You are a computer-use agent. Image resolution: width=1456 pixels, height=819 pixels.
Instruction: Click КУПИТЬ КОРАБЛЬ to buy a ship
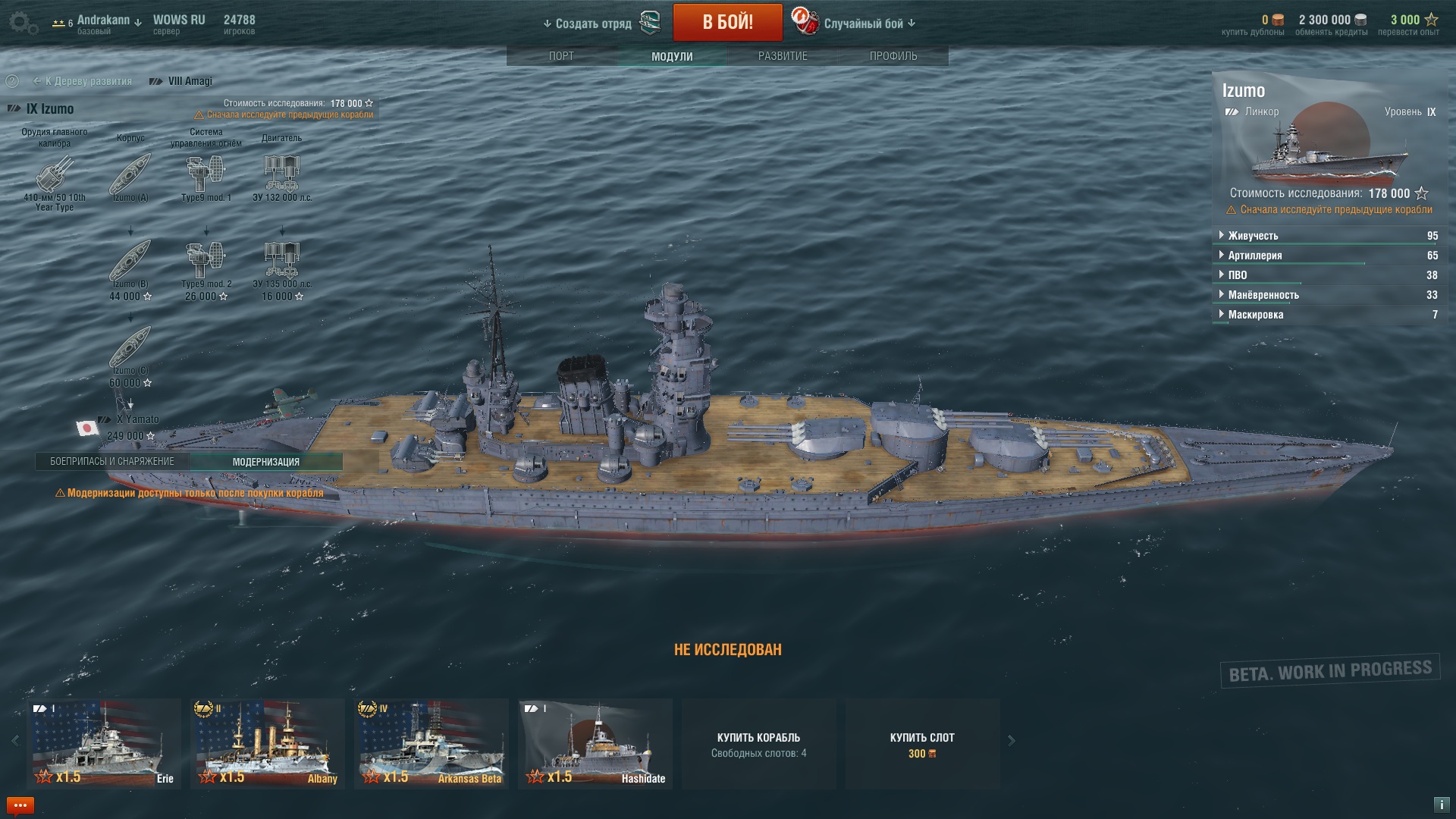tap(758, 743)
